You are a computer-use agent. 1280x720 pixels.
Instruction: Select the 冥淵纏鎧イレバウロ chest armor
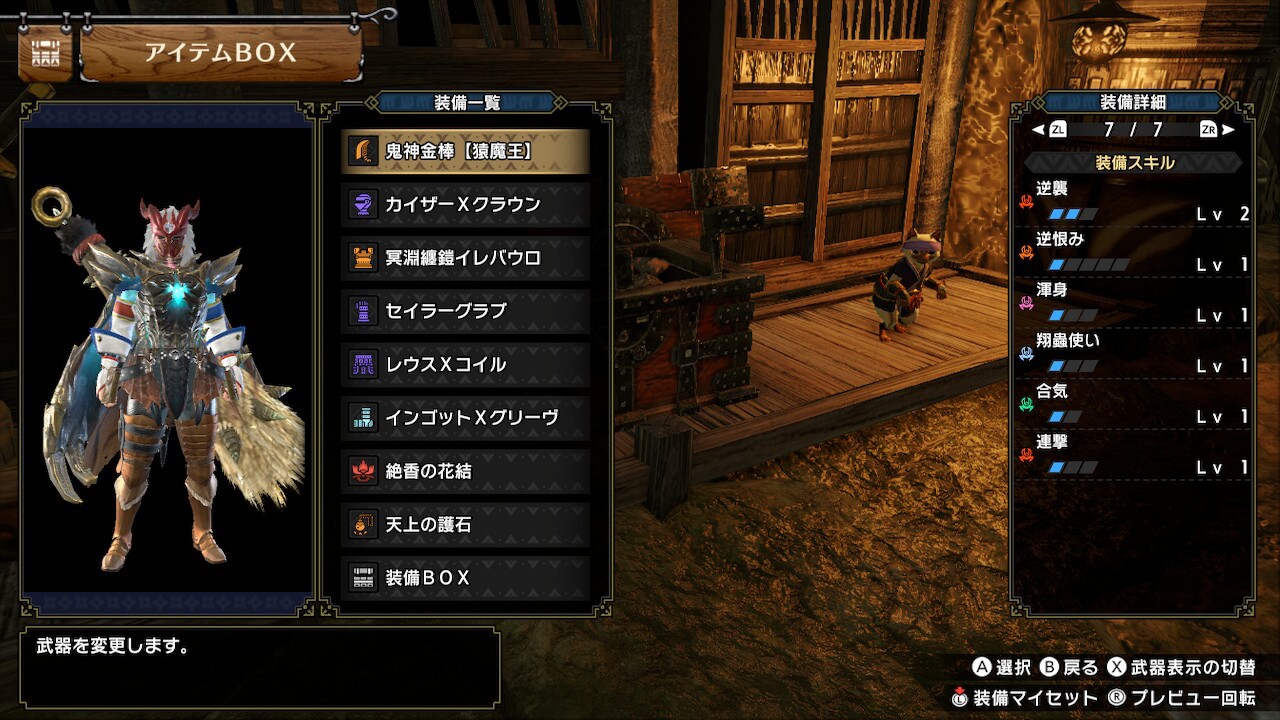click(465, 258)
